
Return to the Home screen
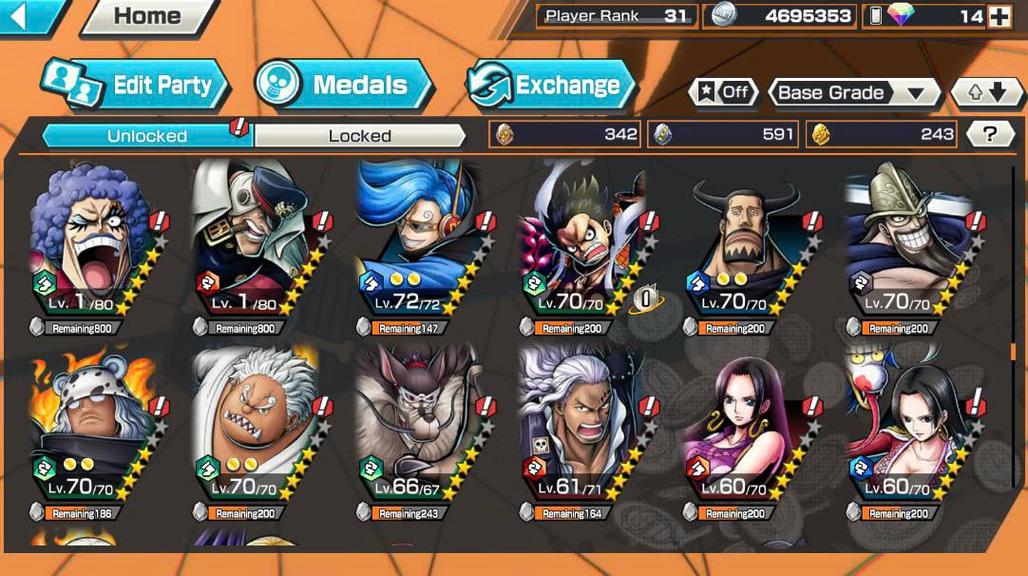point(147,16)
